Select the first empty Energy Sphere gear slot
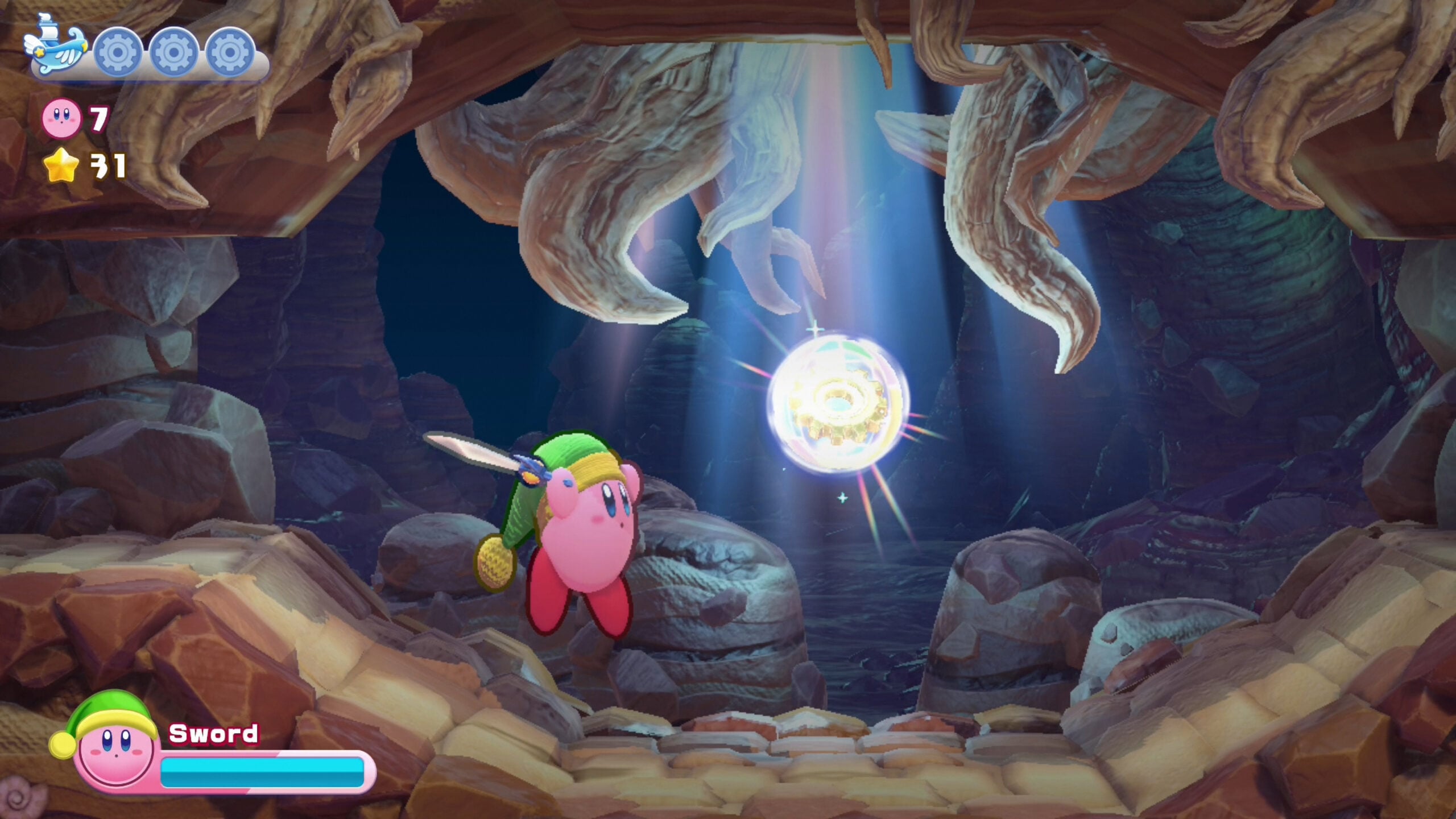 117,51
